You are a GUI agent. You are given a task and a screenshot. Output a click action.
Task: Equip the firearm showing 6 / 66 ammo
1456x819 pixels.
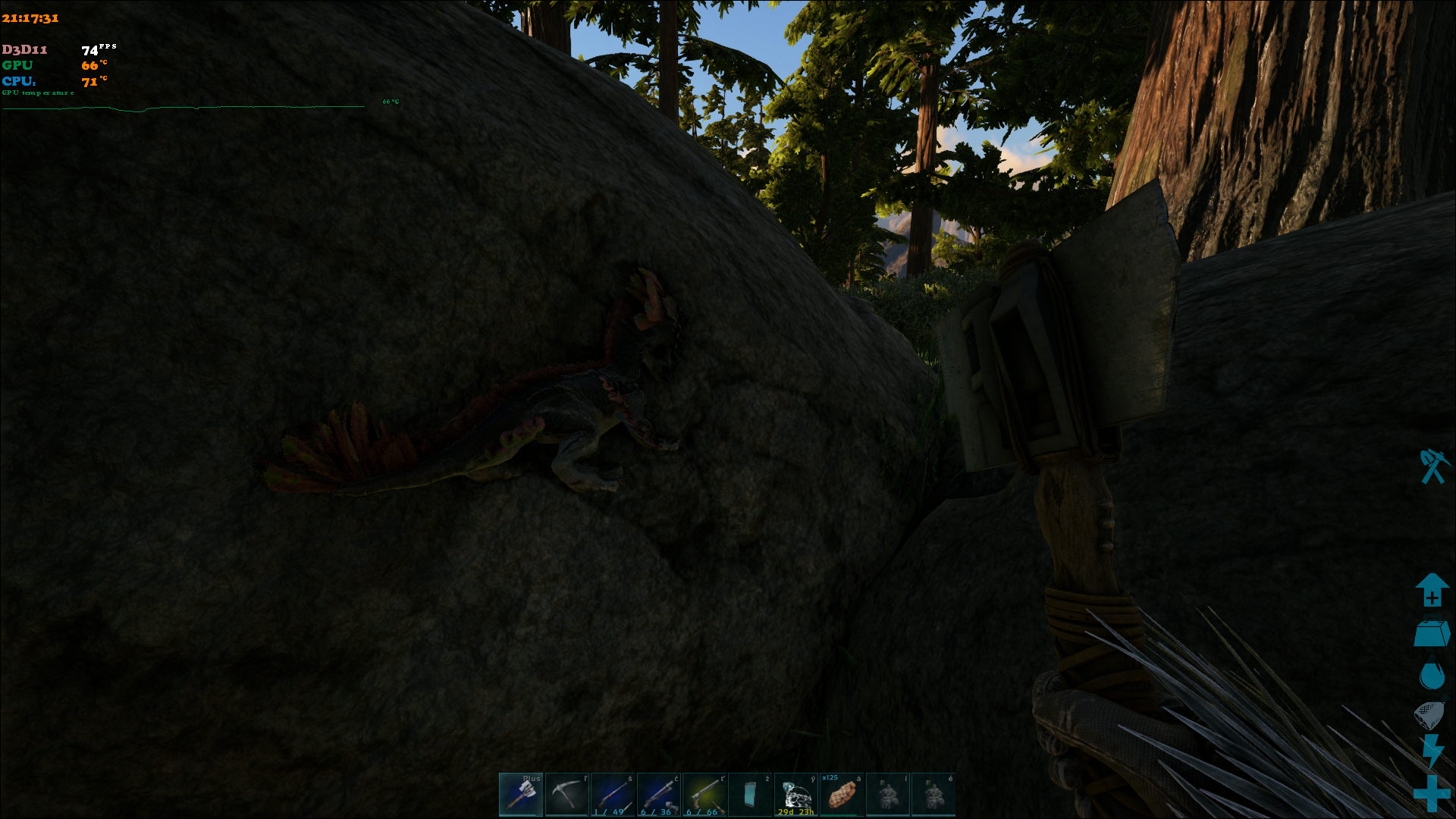[704, 794]
